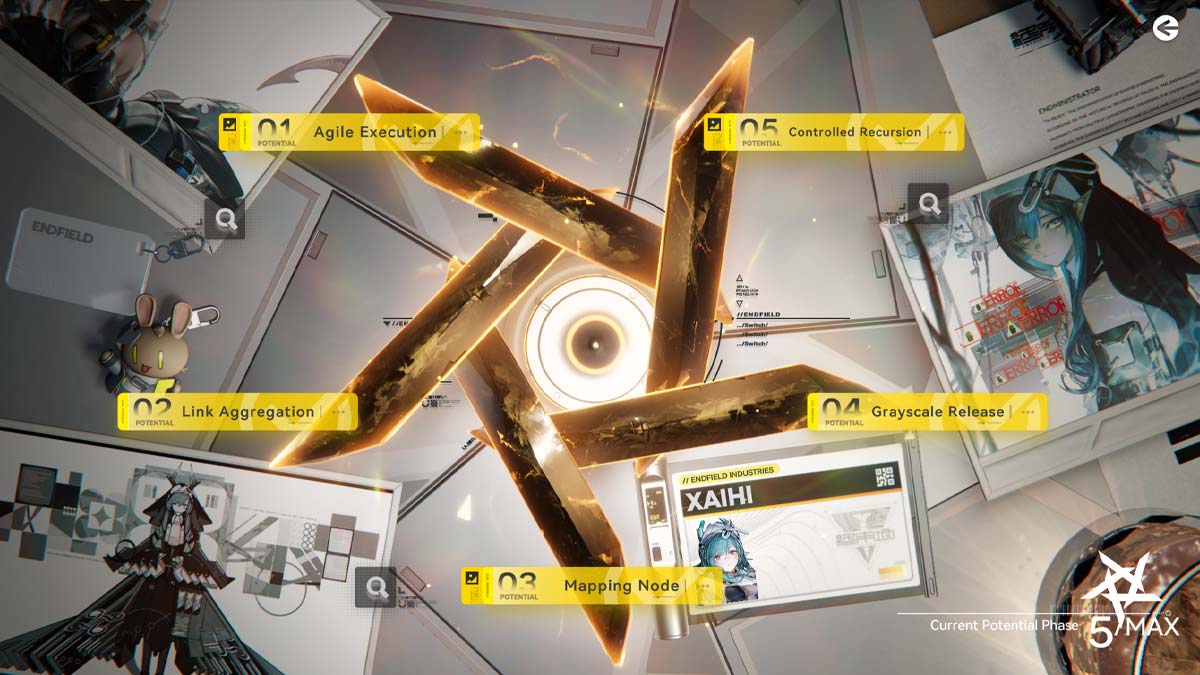Choose the Grayscale Release potential
Image resolution: width=1200 pixels, height=675 pixels.
[x=927, y=411]
